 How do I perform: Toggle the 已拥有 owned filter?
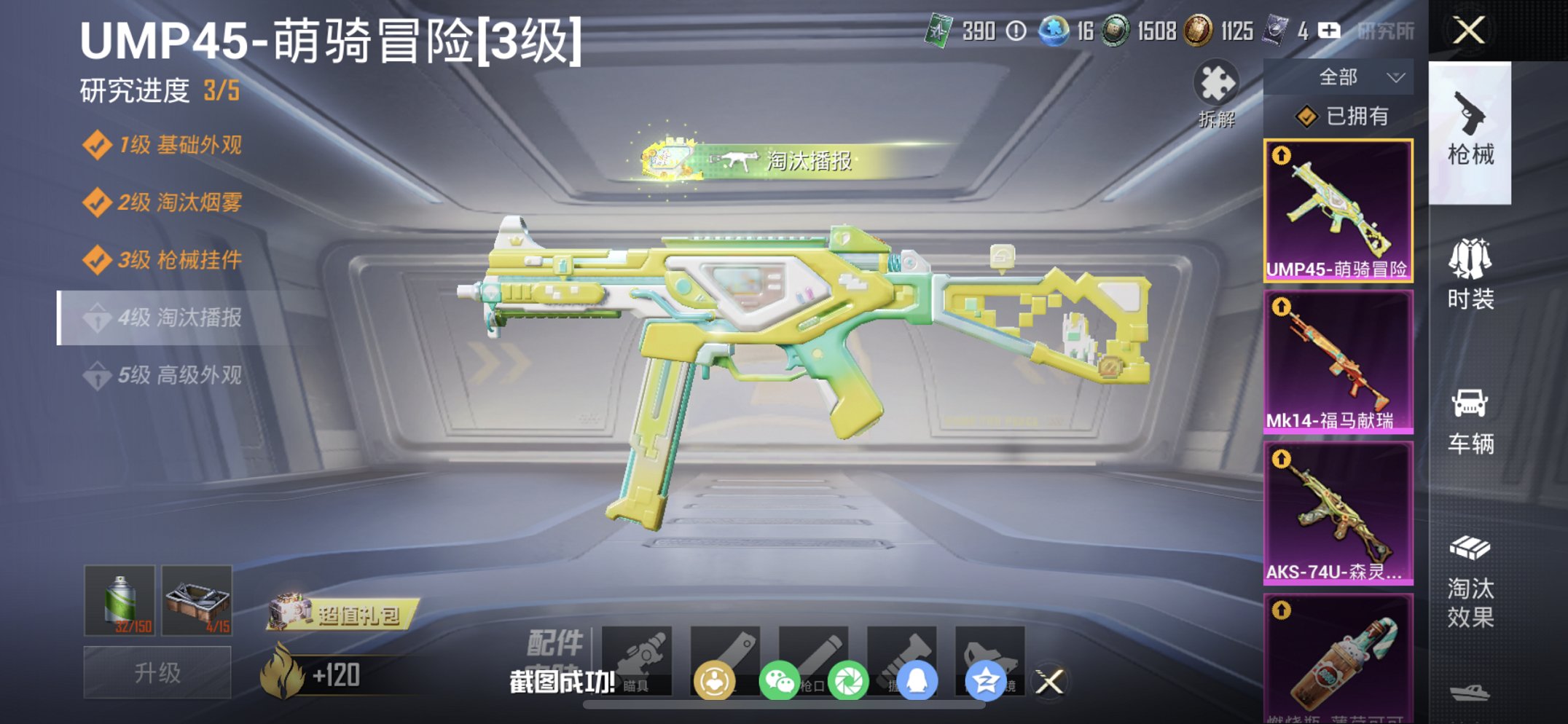1344,117
